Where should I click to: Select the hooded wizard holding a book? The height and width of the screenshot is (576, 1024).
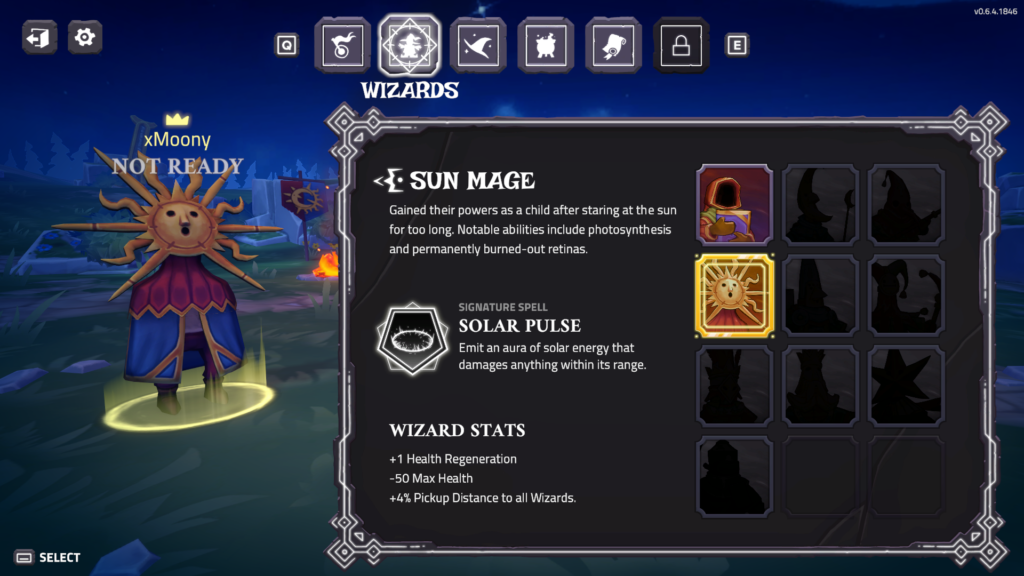click(x=735, y=205)
